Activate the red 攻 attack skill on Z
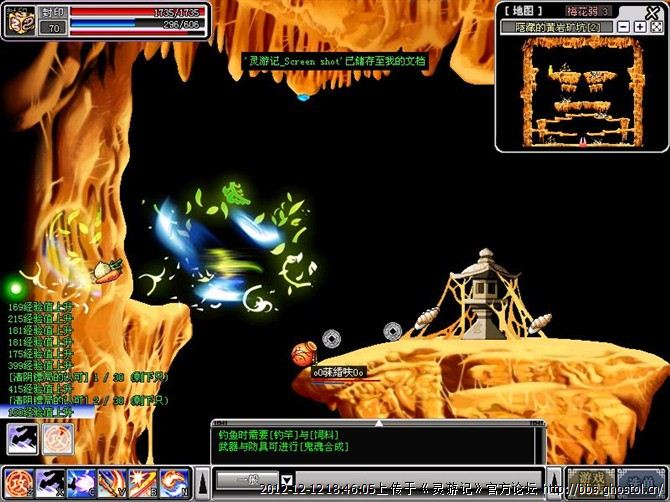Viewport: 670px width, 502px height. point(19,482)
